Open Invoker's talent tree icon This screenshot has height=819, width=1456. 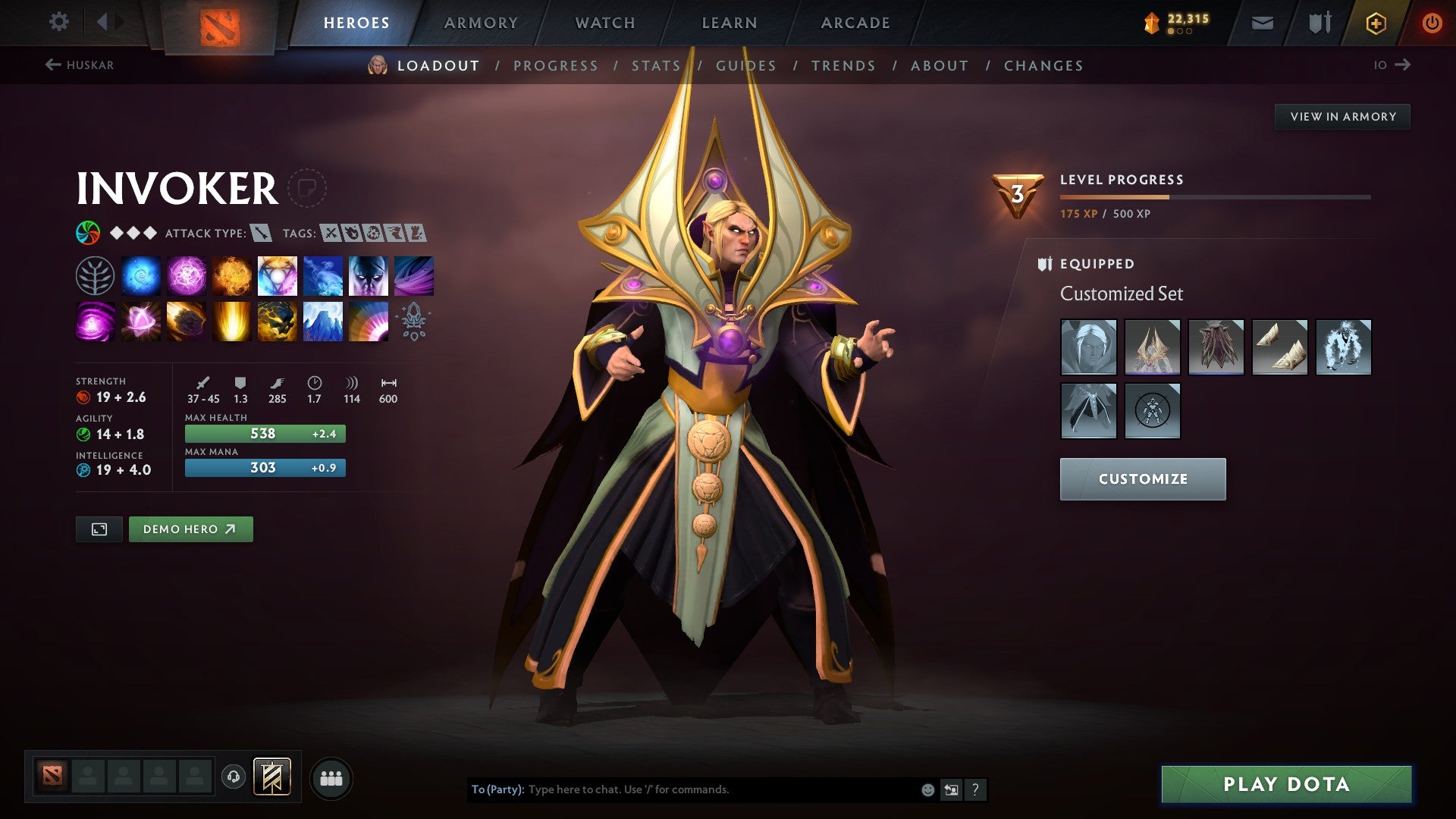click(x=95, y=275)
